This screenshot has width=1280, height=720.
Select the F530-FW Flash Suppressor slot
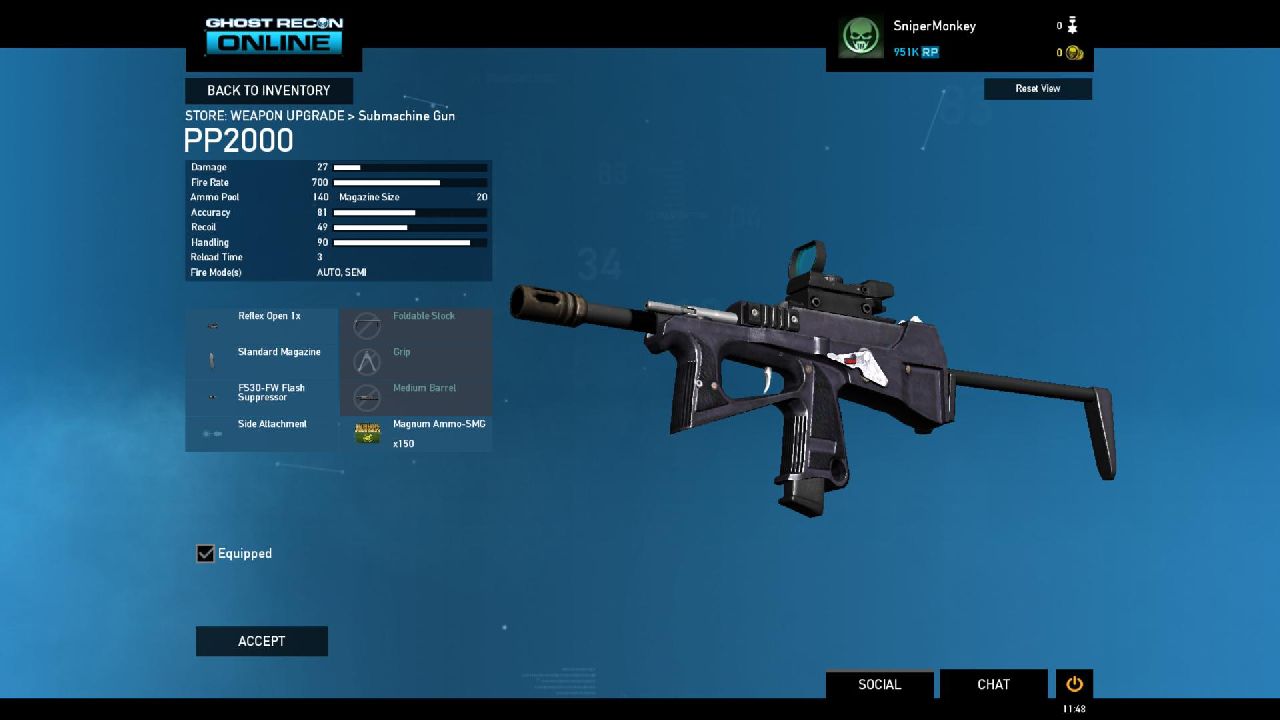(262, 397)
